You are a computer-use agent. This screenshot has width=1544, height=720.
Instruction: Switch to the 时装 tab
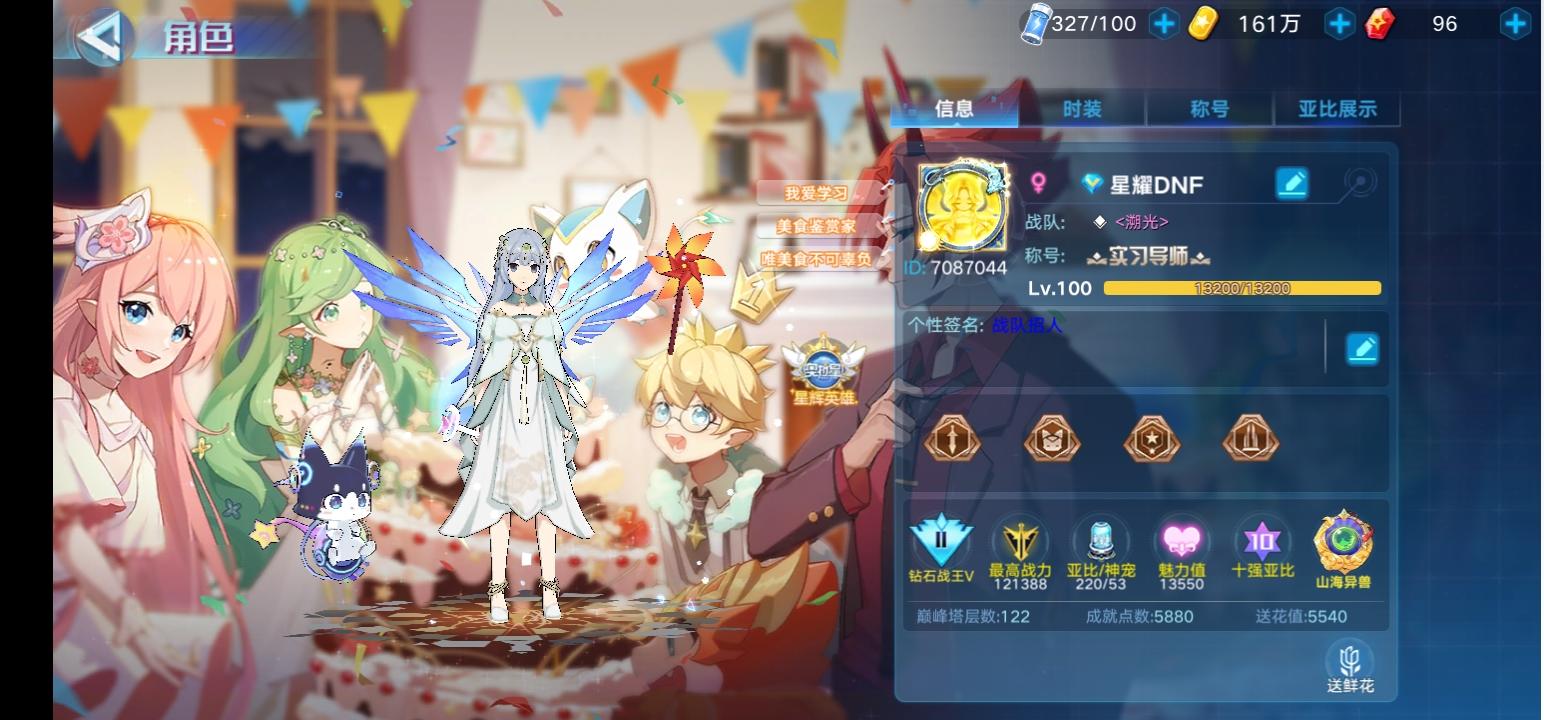click(x=1082, y=110)
